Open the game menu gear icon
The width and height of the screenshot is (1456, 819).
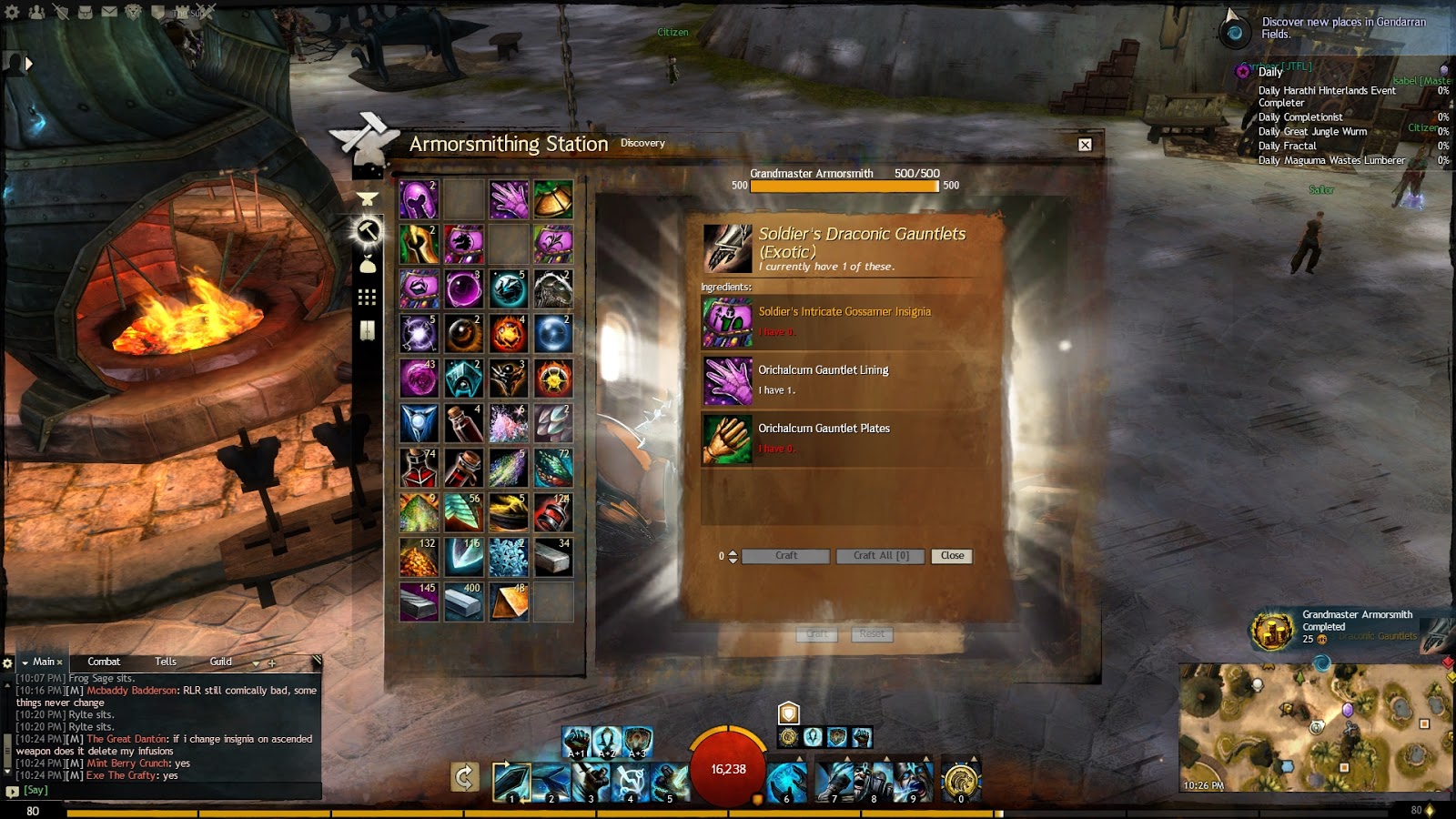[12, 12]
